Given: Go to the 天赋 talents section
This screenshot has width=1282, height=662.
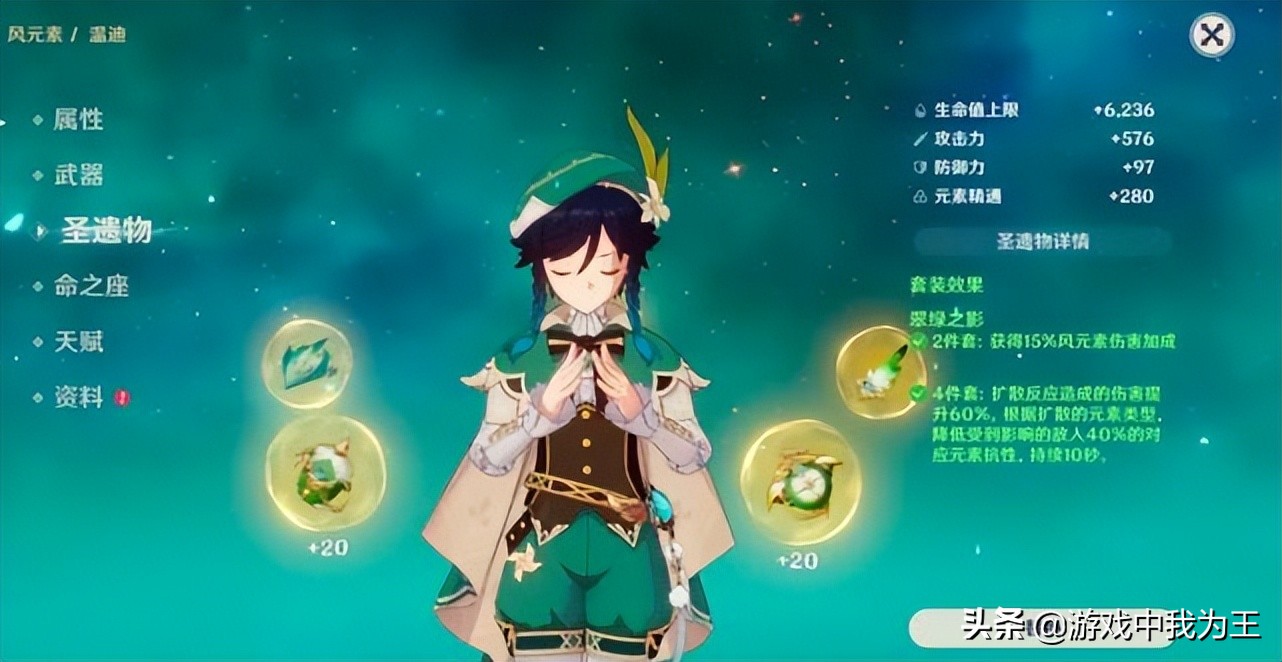Looking at the screenshot, I should (78, 342).
